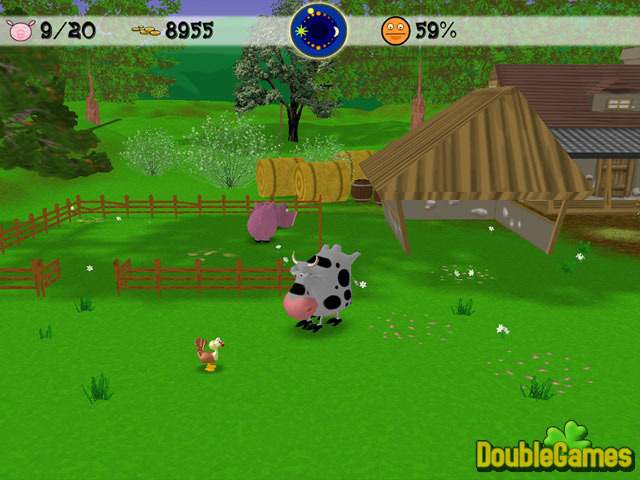Viewport: 640px width, 480px height.
Task: Click the orange smiley mood icon
Action: click(395, 31)
